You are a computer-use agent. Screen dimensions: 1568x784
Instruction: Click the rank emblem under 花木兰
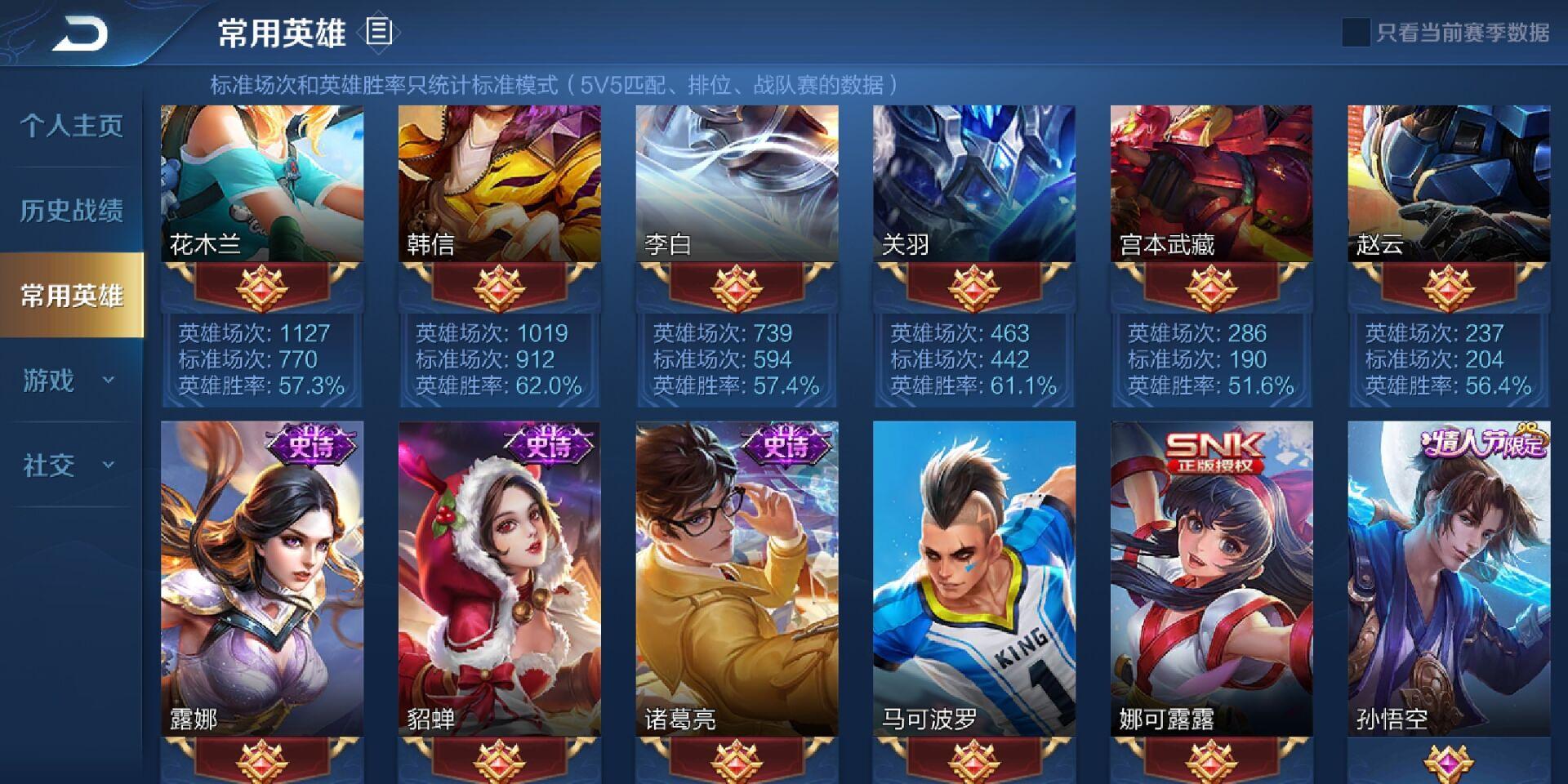261,287
